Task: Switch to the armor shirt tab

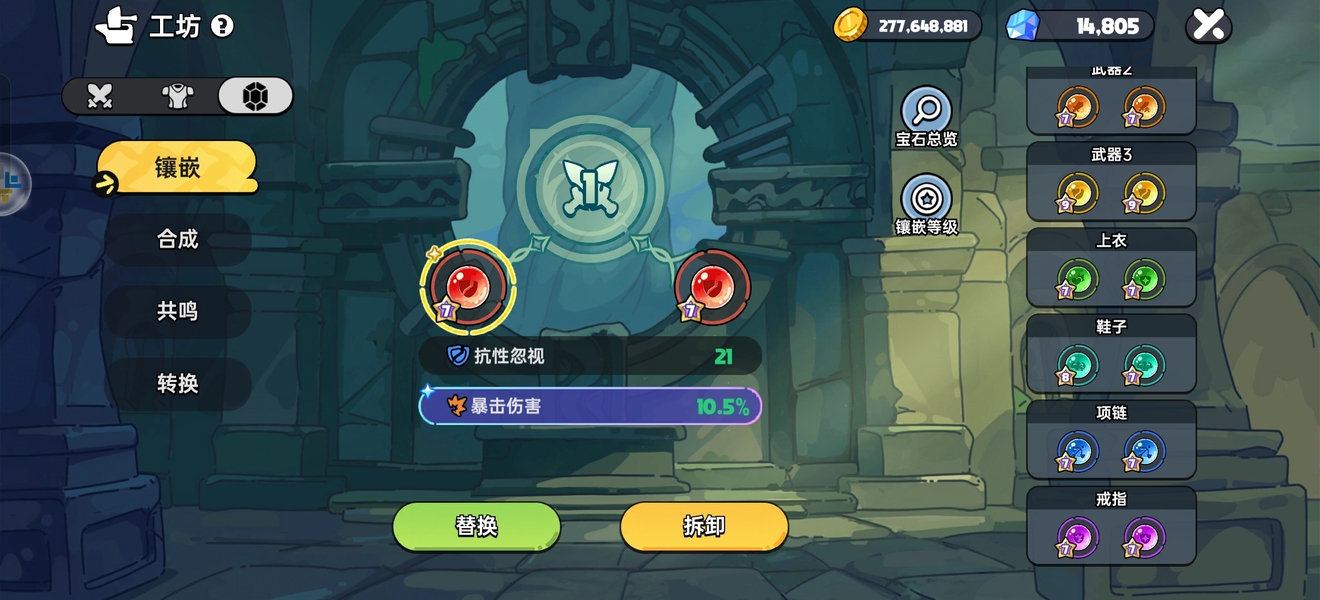Action: (178, 96)
